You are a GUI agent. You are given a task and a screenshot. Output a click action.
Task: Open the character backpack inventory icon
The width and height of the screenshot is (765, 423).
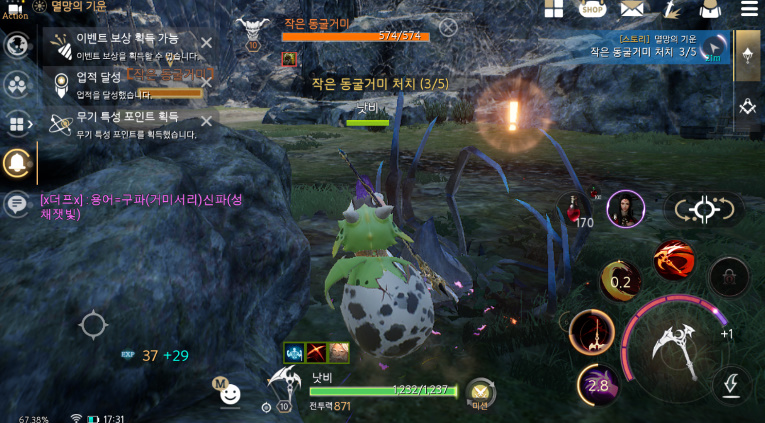710,10
